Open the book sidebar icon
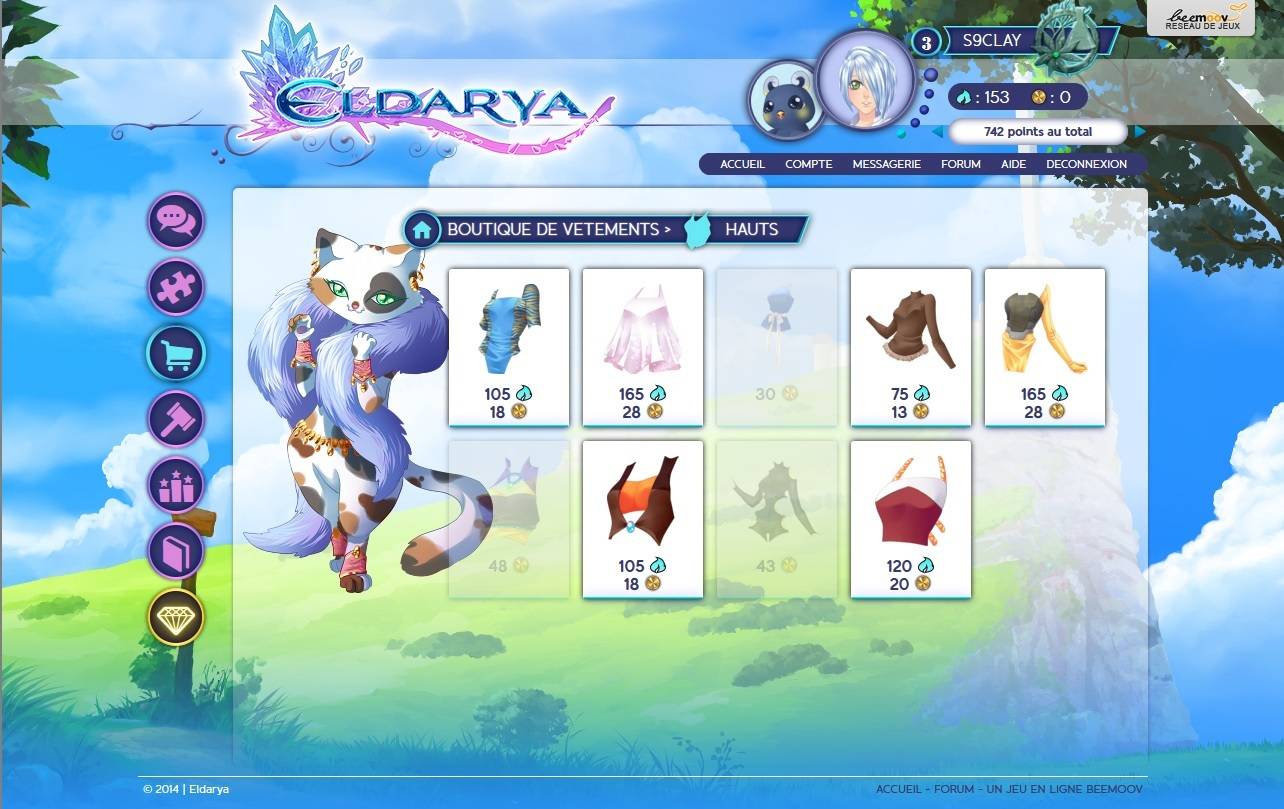1284x809 pixels. point(176,551)
